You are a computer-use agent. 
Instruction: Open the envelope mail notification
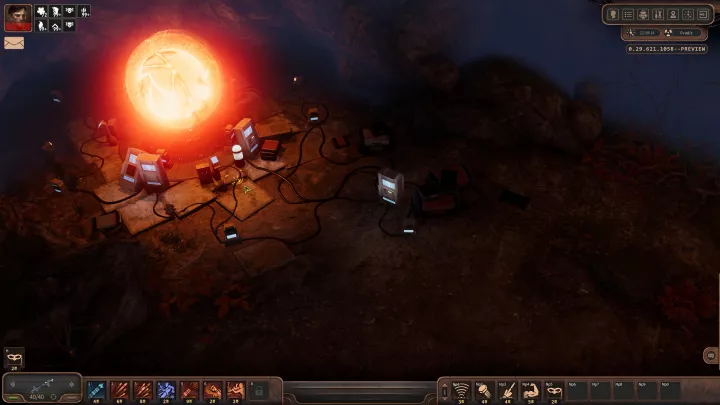[x=14, y=43]
